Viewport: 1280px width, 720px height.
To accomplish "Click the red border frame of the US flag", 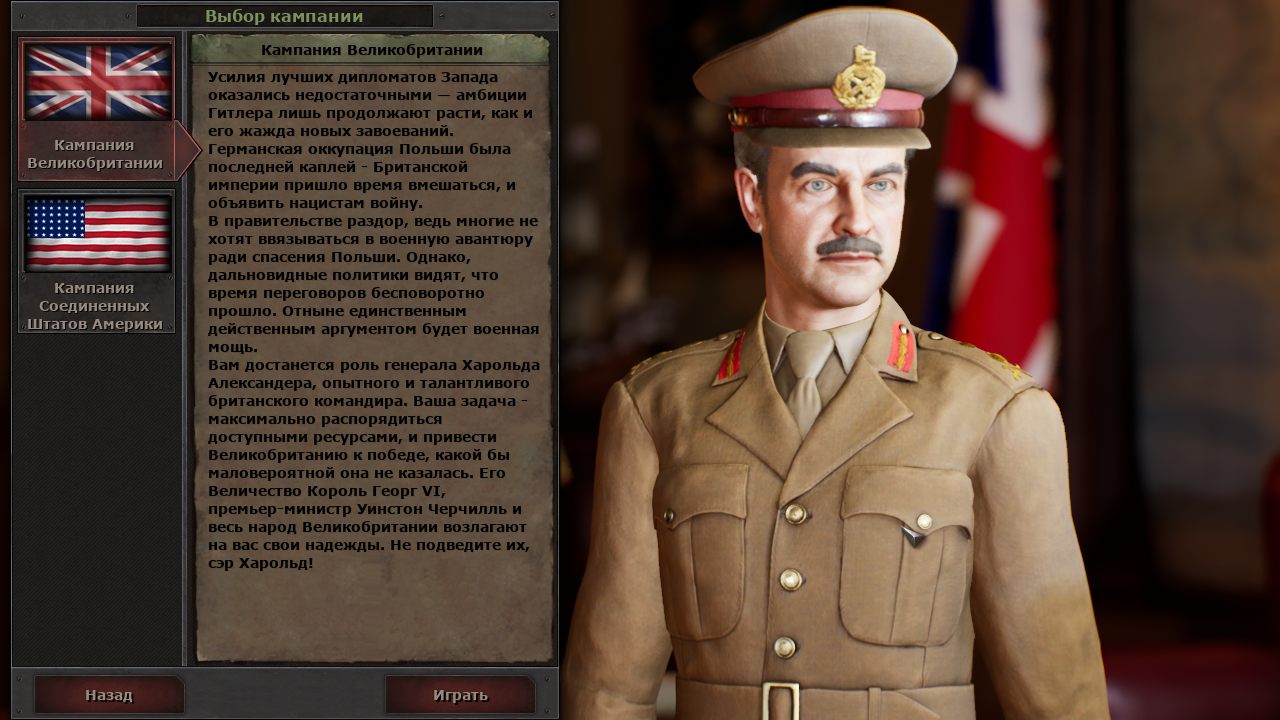I will (x=96, y=190).
